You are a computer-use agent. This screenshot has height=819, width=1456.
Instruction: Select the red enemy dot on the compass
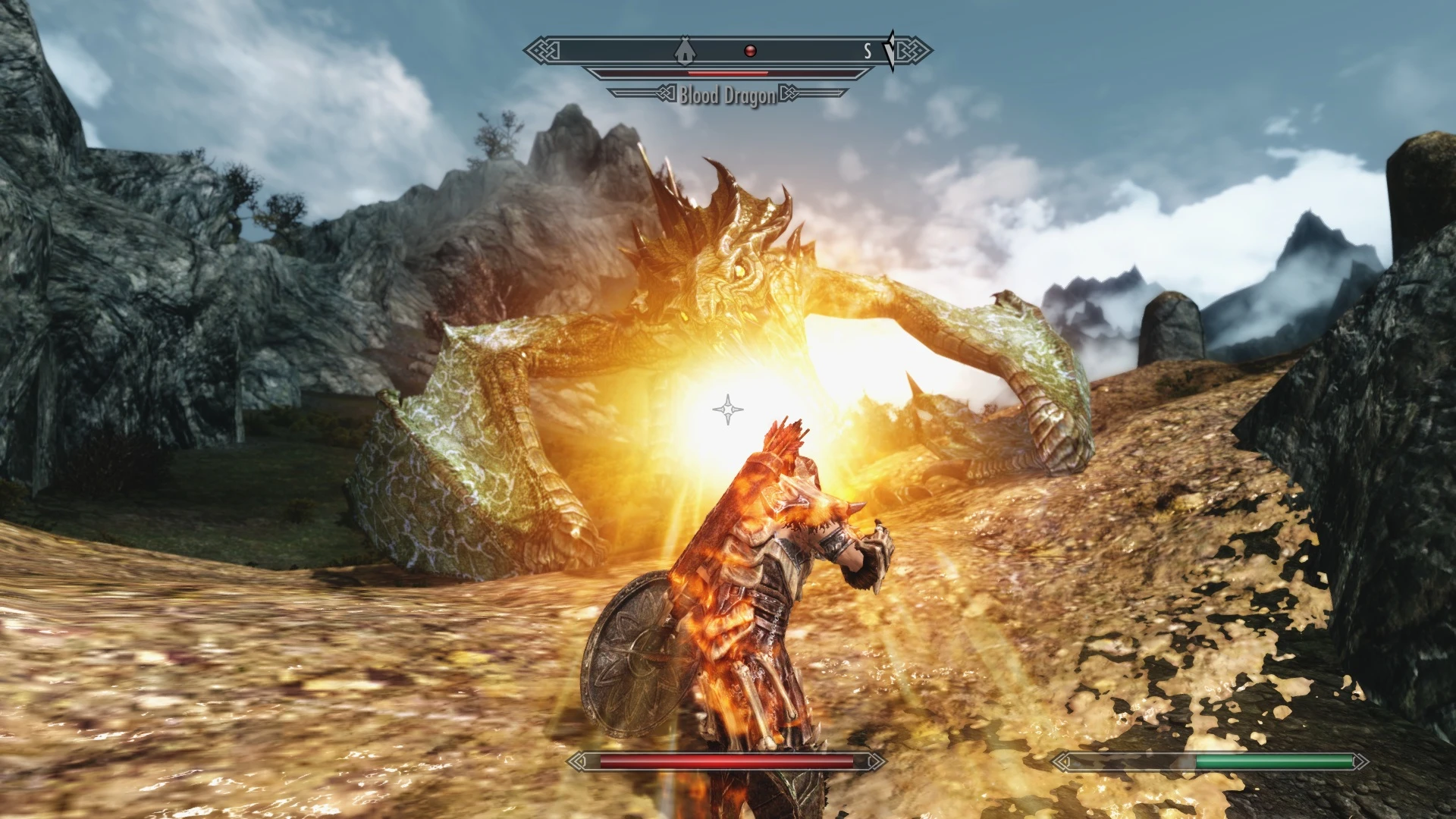(x=750, y=51)
